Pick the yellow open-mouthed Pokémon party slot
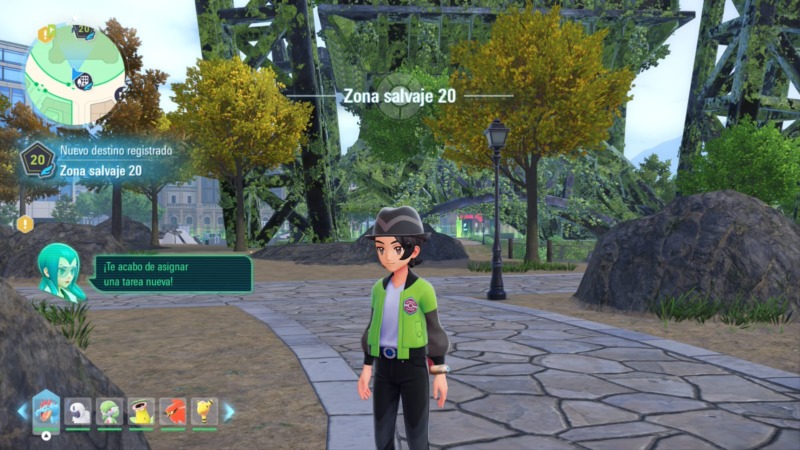The image size is (800, 450). [141, 411]
